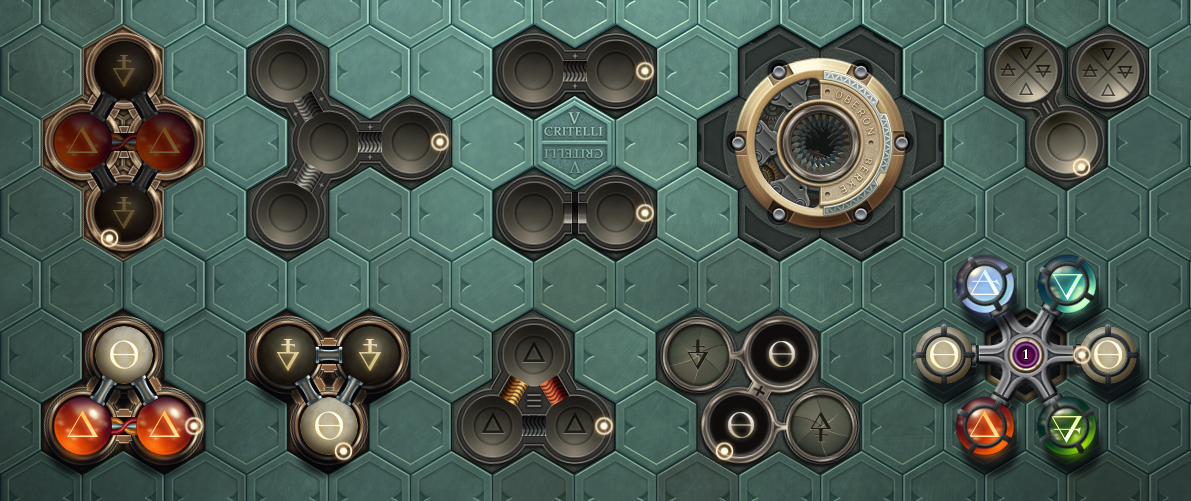Select the empty output bowl below the engraved plates
Screen dimensions: 1191x501
pos(1066,142)
